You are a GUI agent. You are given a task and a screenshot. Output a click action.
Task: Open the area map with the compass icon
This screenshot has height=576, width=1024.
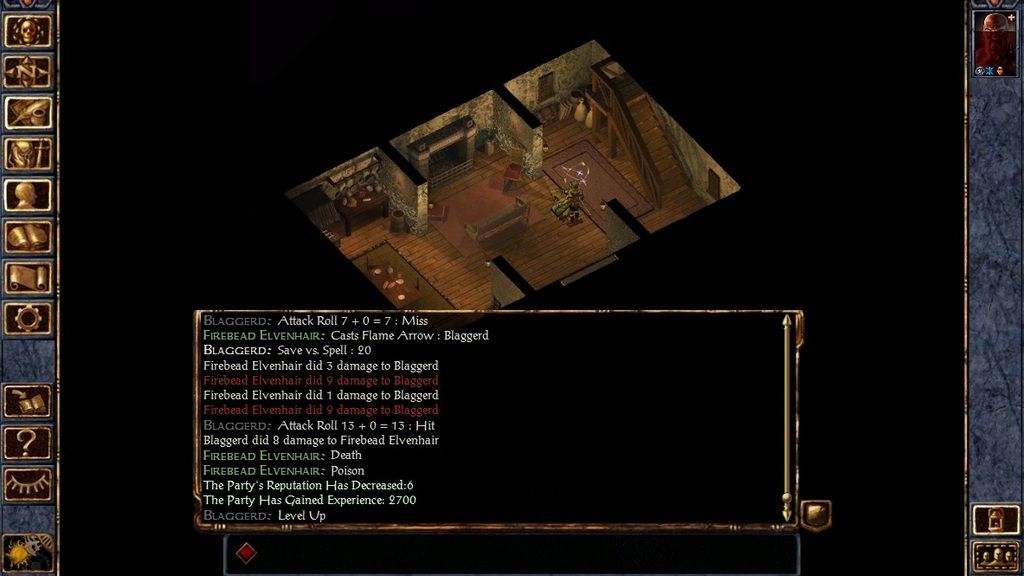click(x=28, y=71)
